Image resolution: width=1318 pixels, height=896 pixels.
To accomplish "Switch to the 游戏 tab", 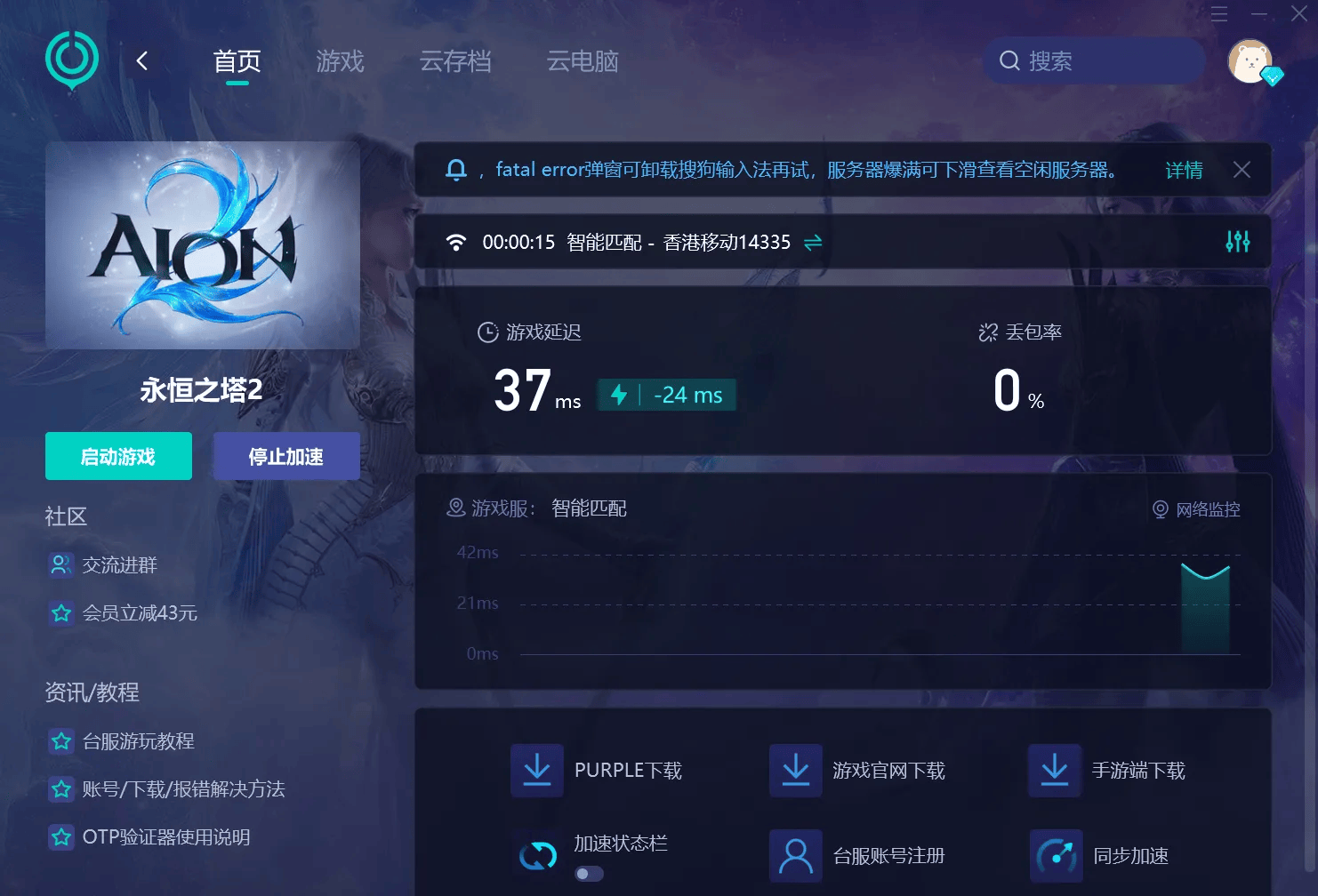I will click(340, 61).
